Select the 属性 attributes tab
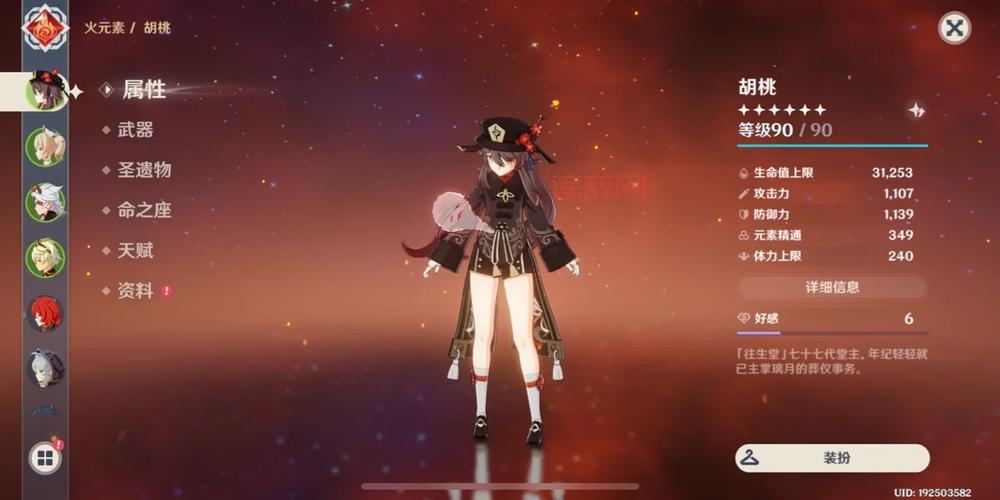Image resolution: width=1000 pixels, height=500 pixels. point(143,90)
